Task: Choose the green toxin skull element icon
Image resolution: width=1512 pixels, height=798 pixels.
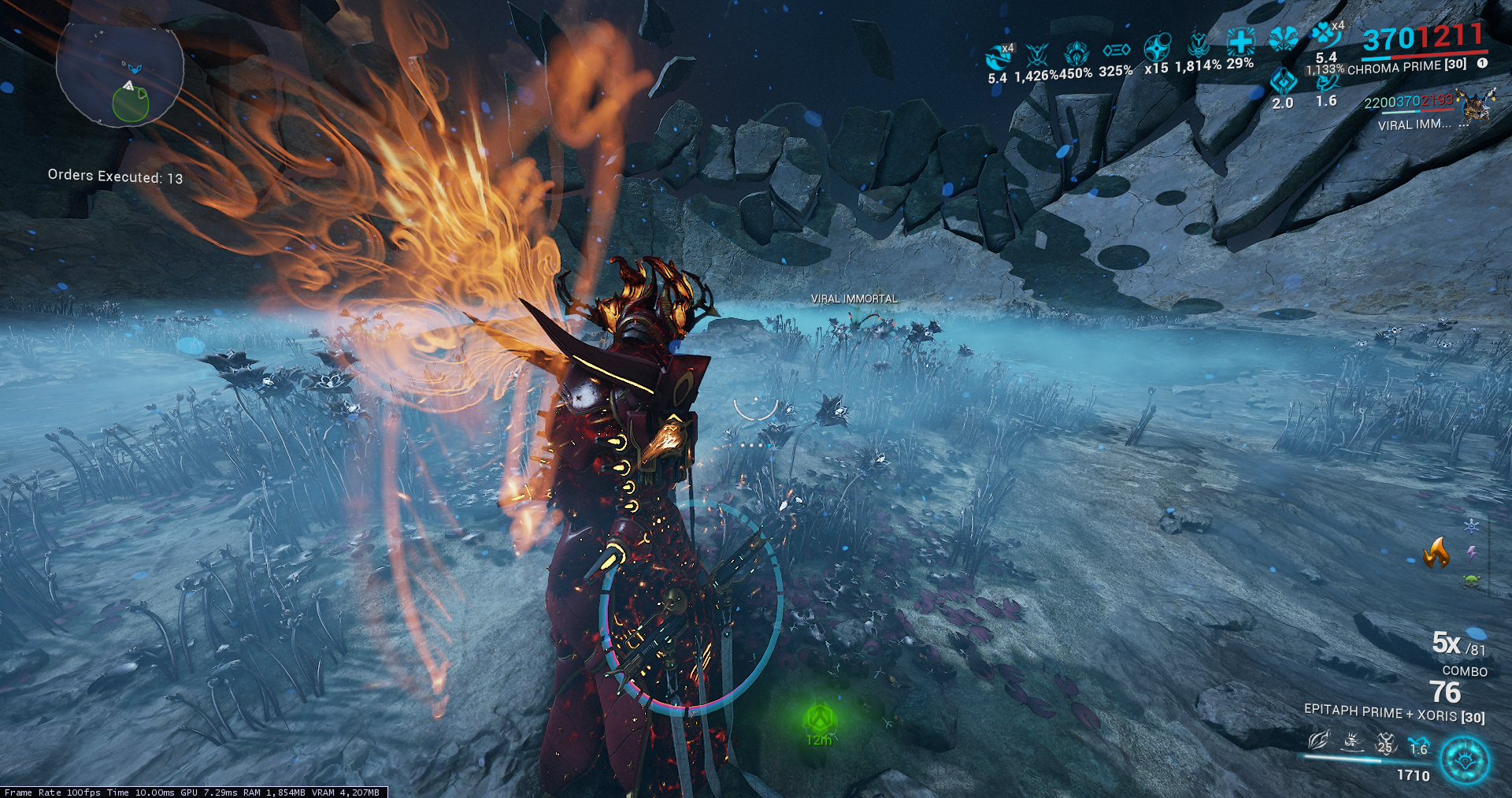Action: click(x=1471, y=581)
